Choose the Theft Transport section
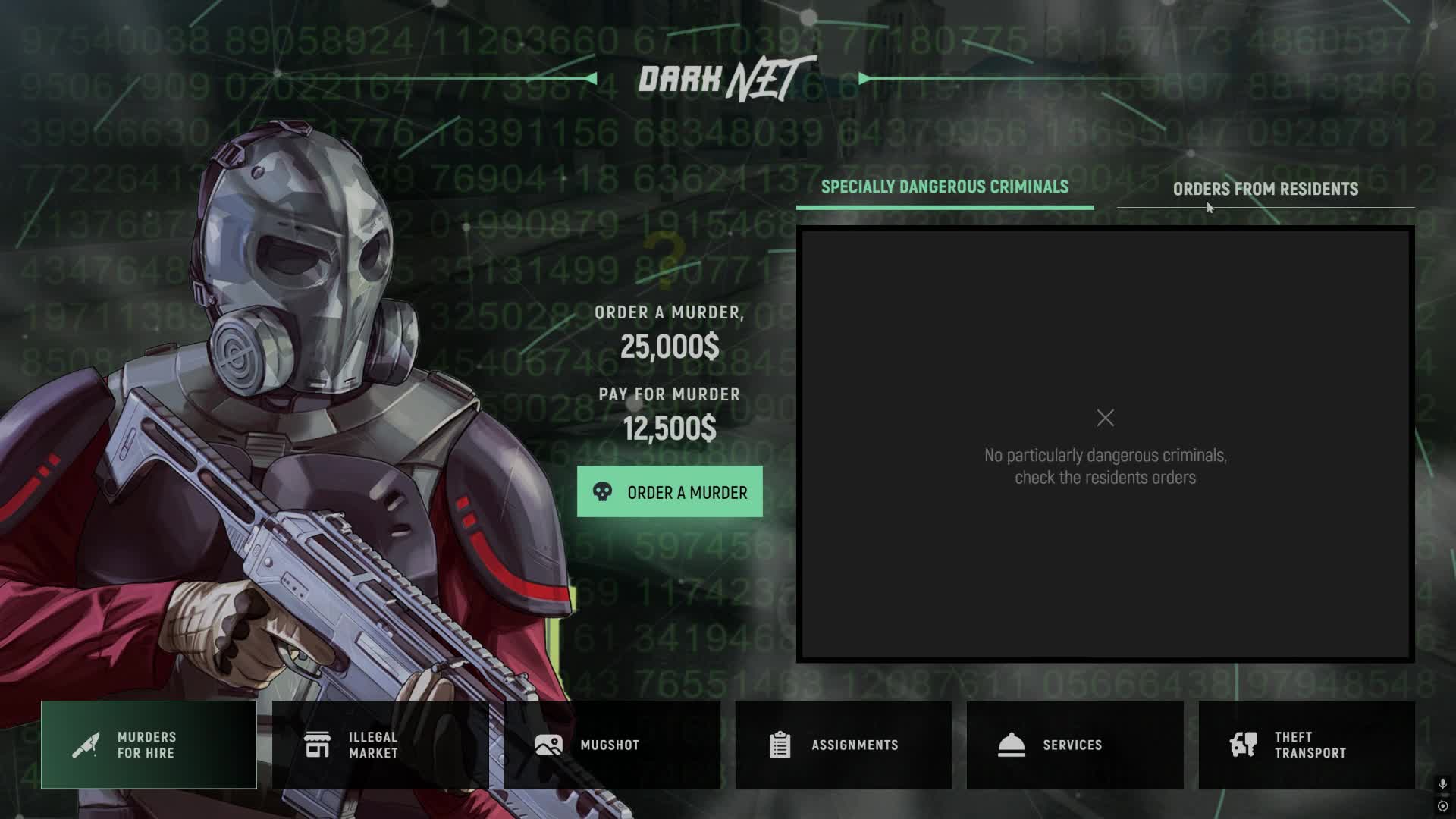 [1306, 745]
